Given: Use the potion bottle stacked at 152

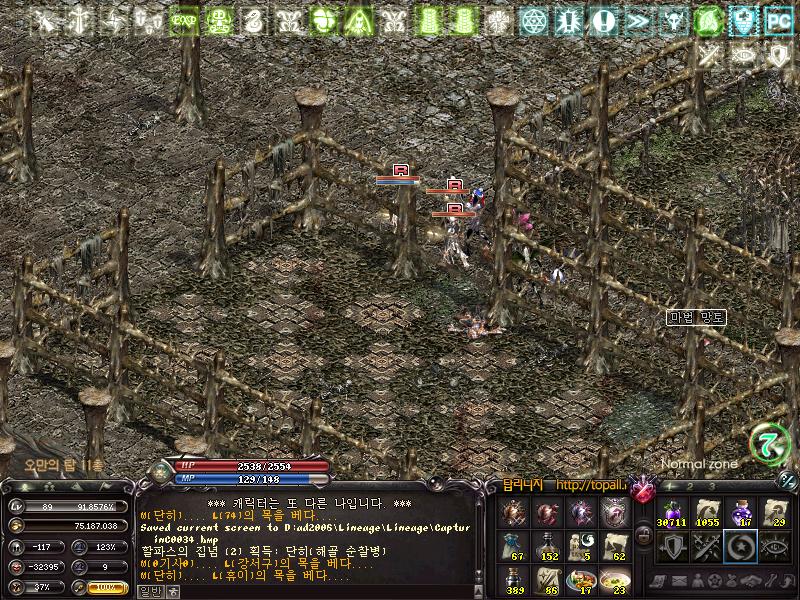Looking at the screenshot, I should [549, 546].
